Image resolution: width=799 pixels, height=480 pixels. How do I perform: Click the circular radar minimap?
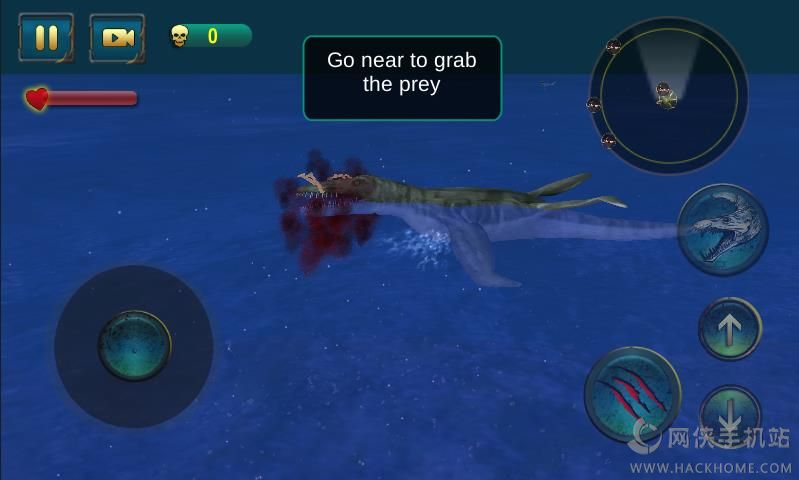coord(668,96)
